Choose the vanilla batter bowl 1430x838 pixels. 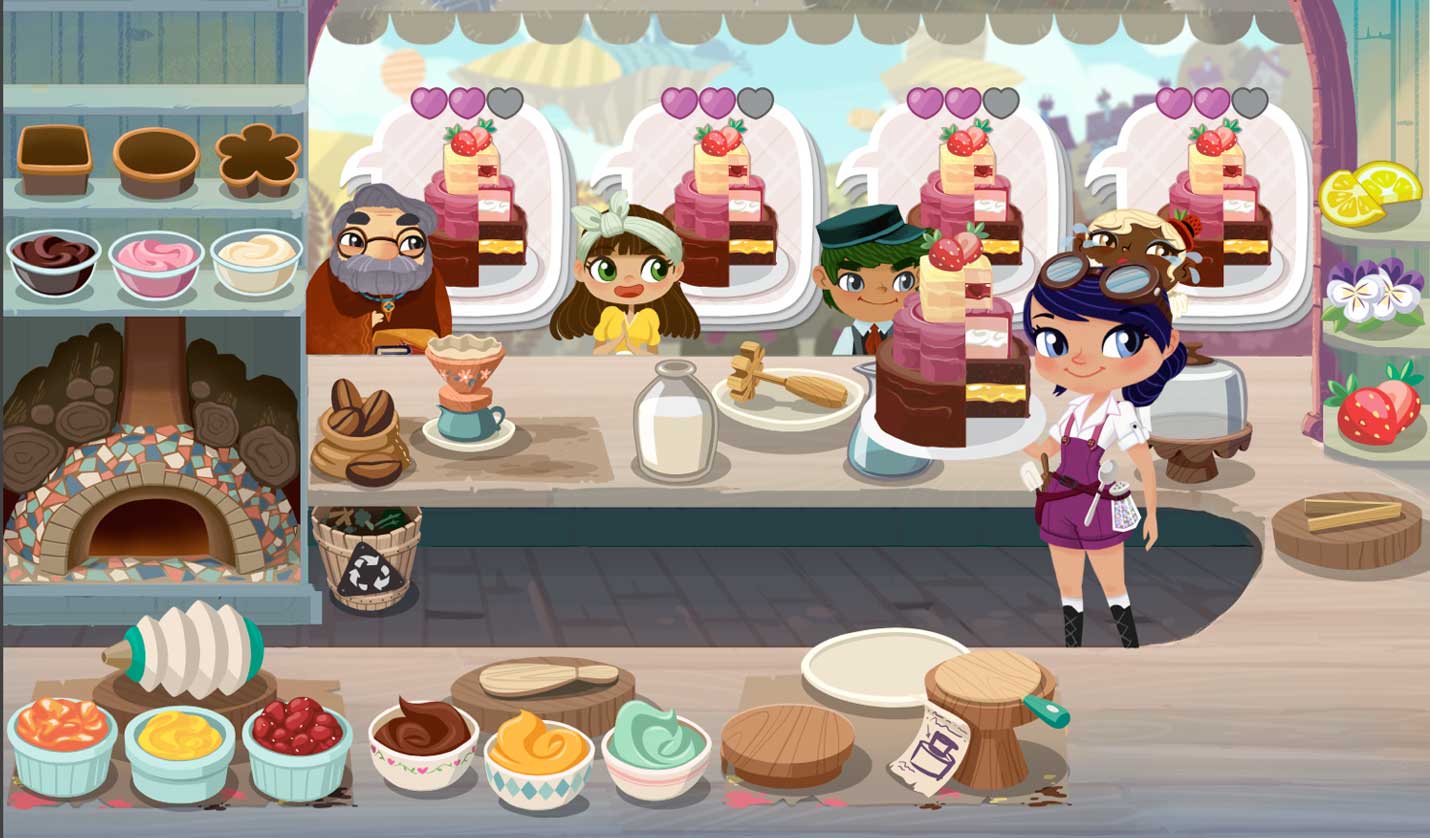click(x=256, y=260)
